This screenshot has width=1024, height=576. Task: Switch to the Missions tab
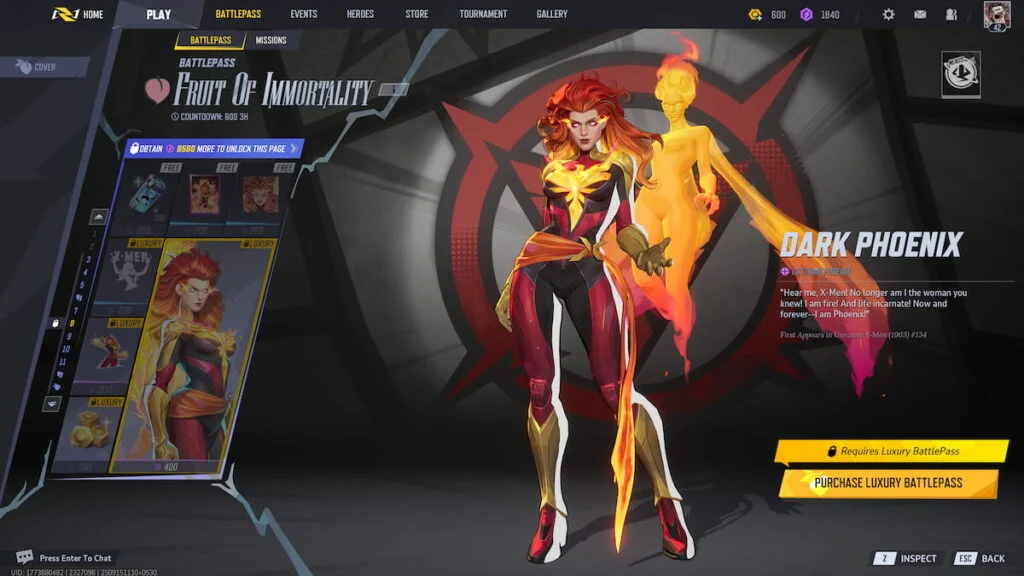(x=270, y=40)
